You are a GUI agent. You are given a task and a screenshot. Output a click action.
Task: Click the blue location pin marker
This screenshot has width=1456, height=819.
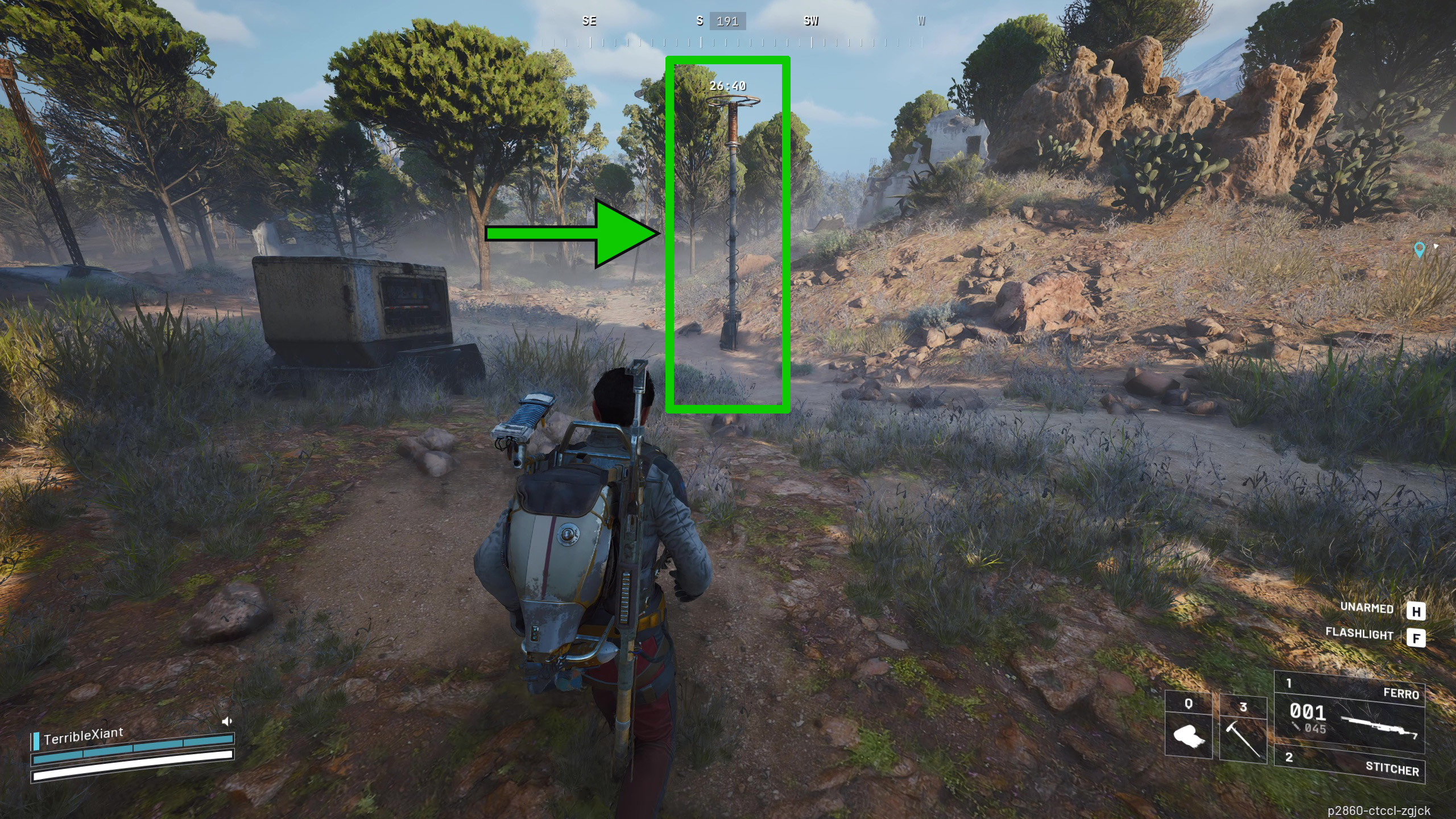click(x=1419, y=249)
